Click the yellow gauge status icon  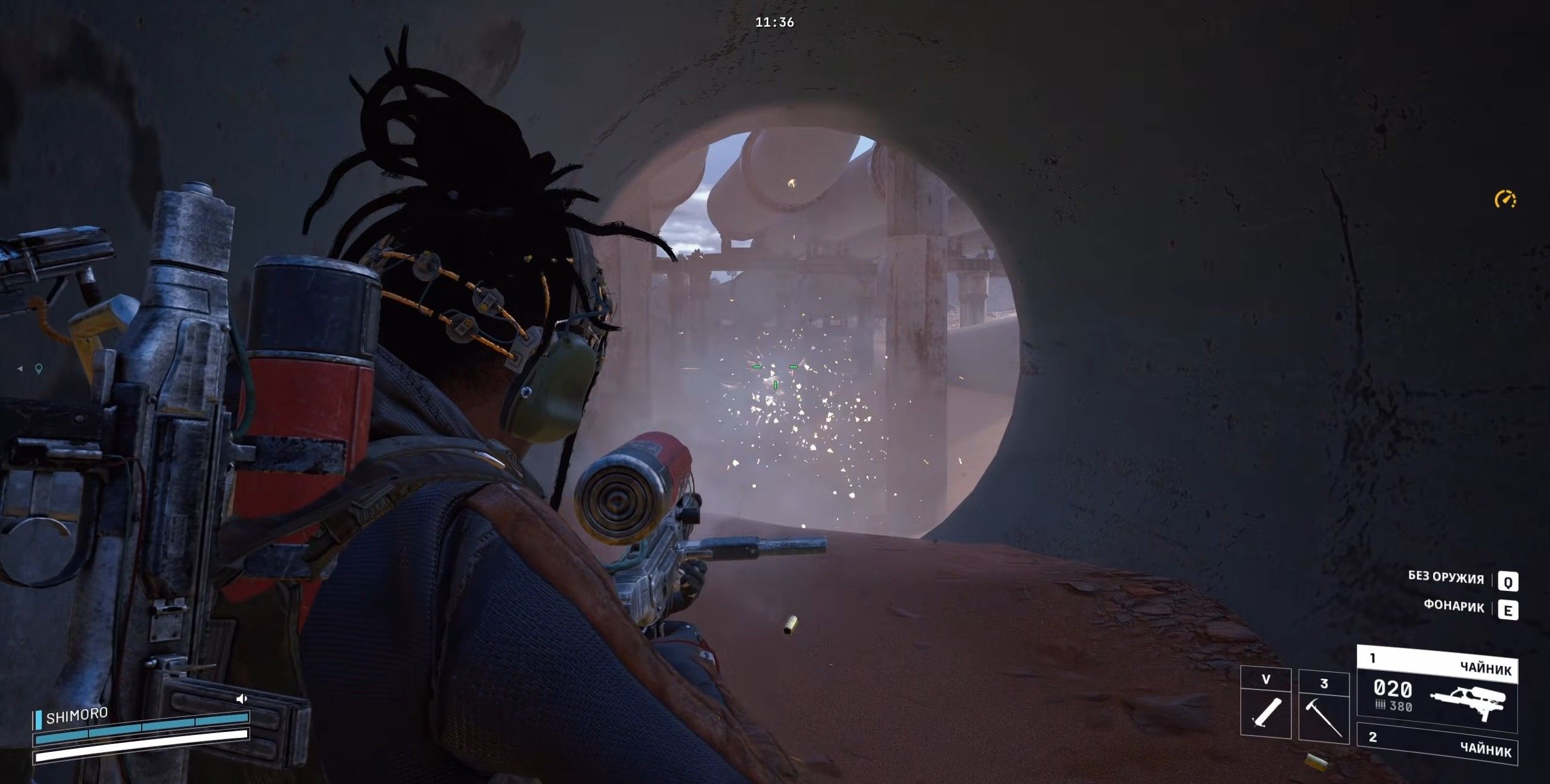click(x=1505, y=199)
